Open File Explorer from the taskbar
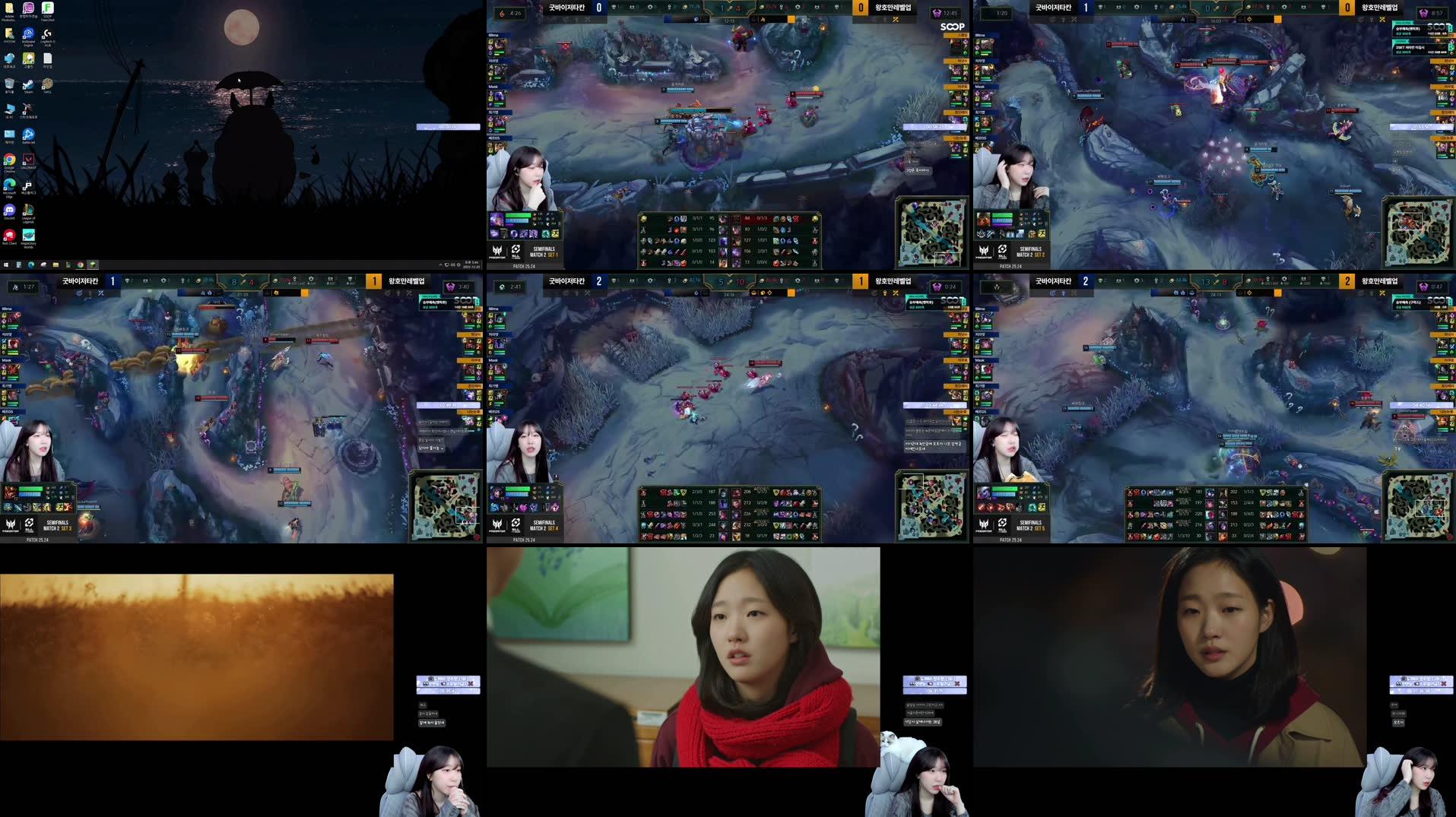Image resolution: width=1456 pixels, height=817 pixels. (56, 264)
